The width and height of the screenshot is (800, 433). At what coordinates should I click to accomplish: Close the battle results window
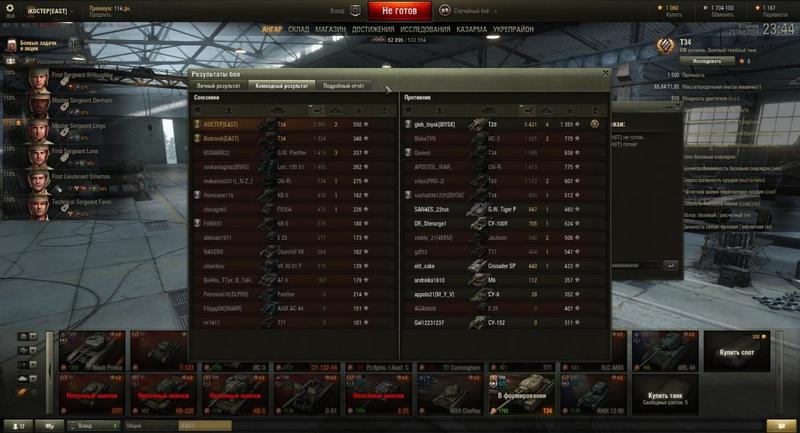point(605,73)
